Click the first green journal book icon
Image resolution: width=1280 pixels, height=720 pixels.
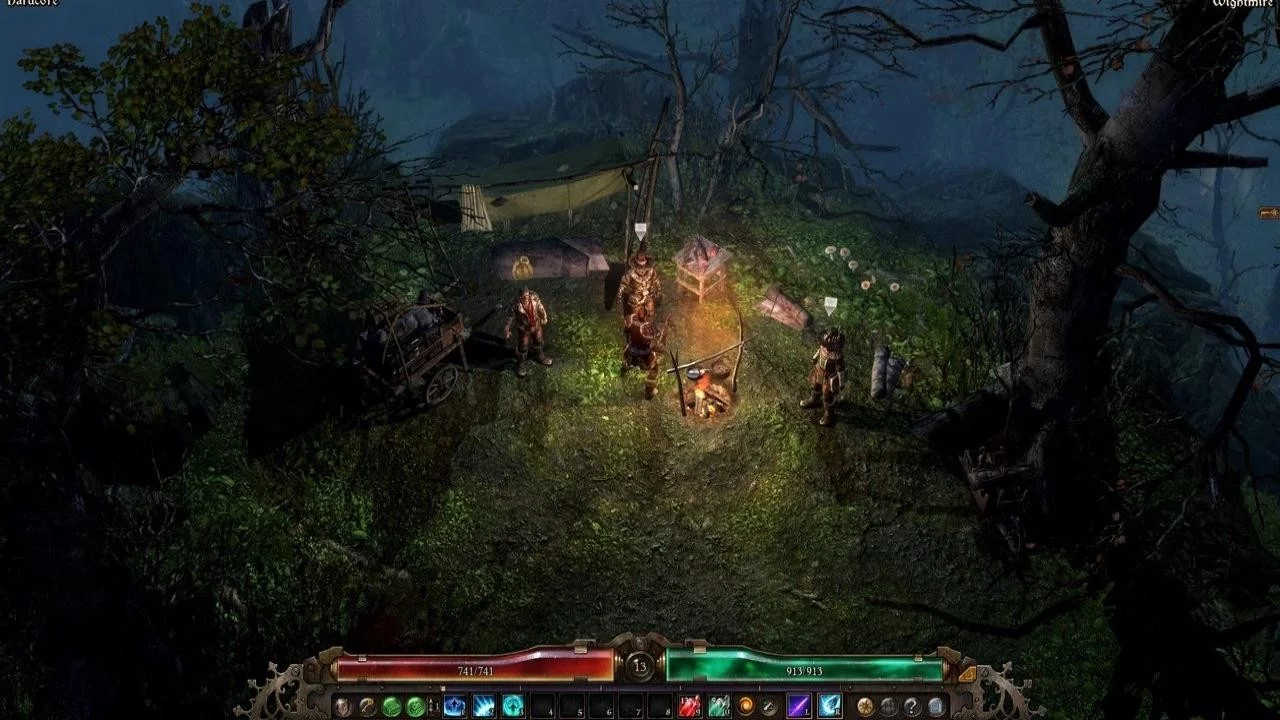tap(392, 706)
